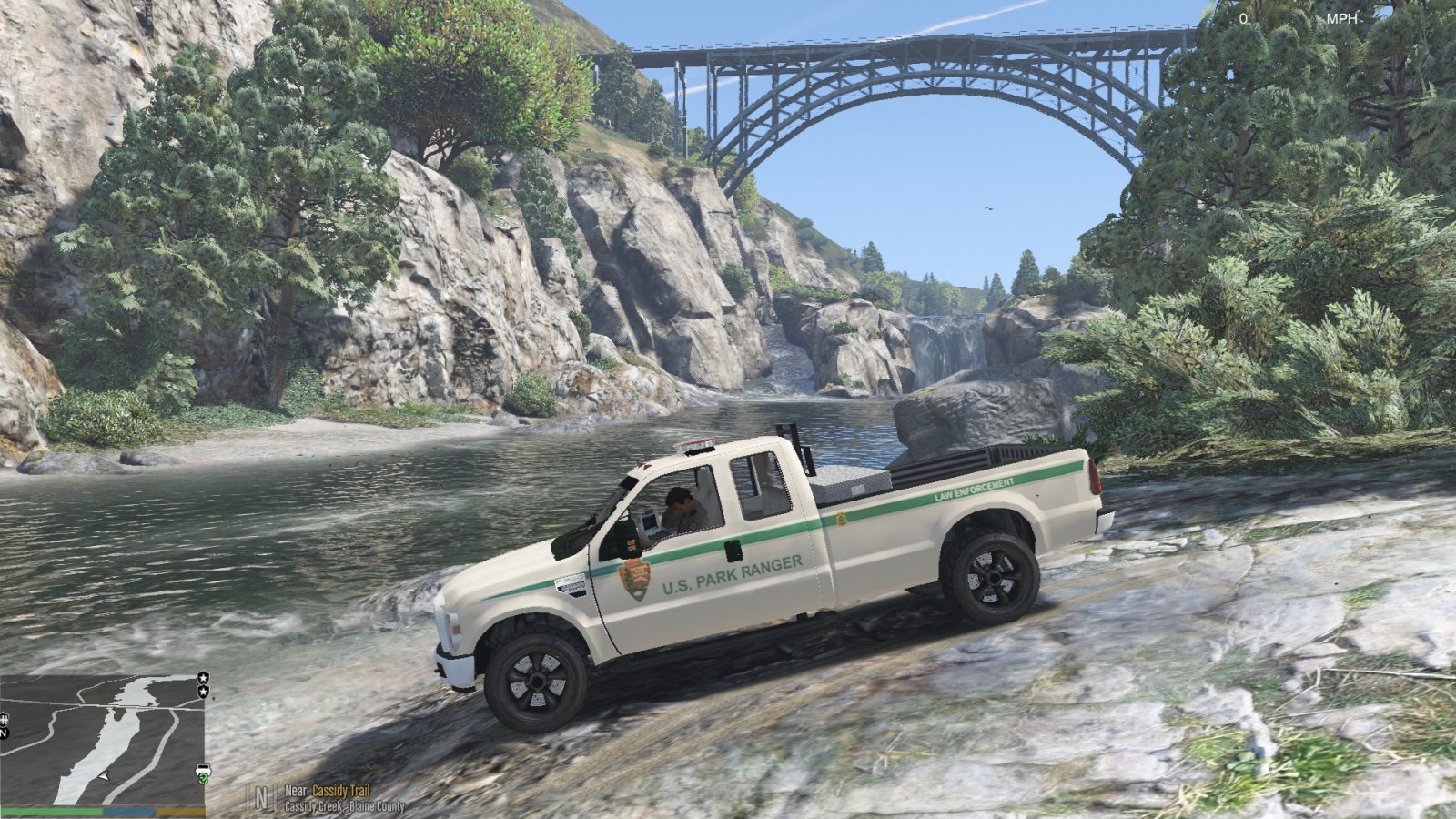The image size is (1456, 819).
Task: Click the north 'N' marker on minimap edge
Action: pyautogui.click(x=4, y=732)
